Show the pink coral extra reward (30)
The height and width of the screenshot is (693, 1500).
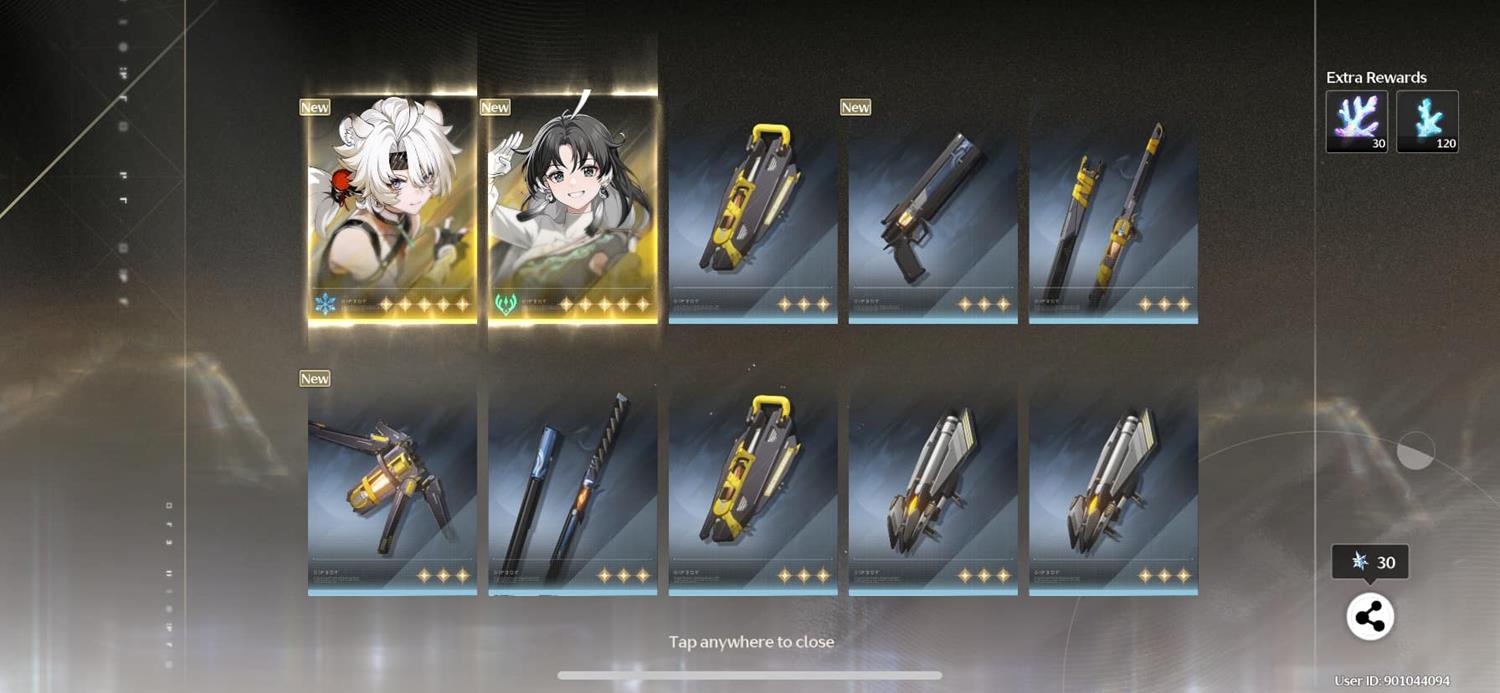[1356, 121]
